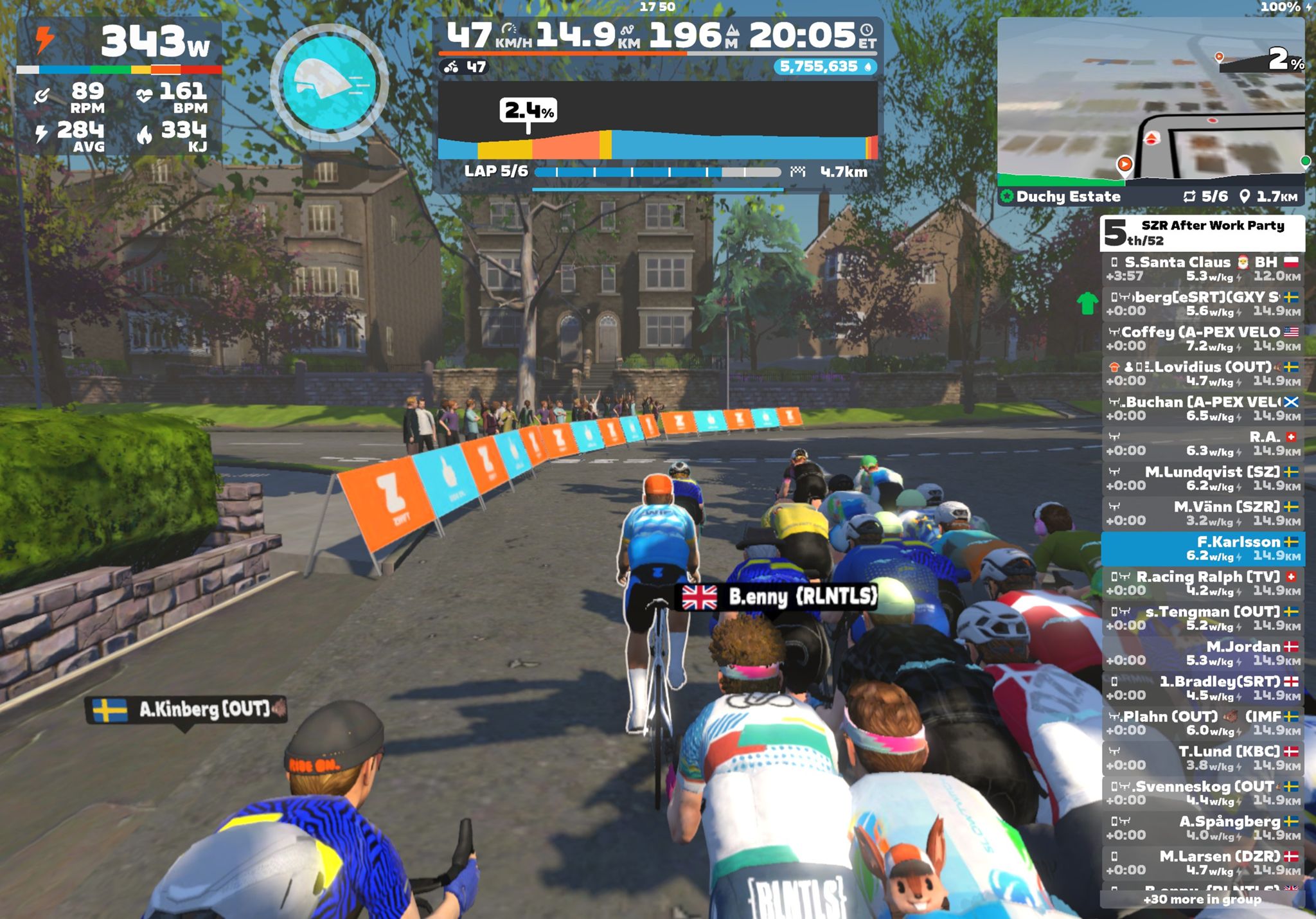Select the highlighted F.Karlsson row

[1202, 548]
